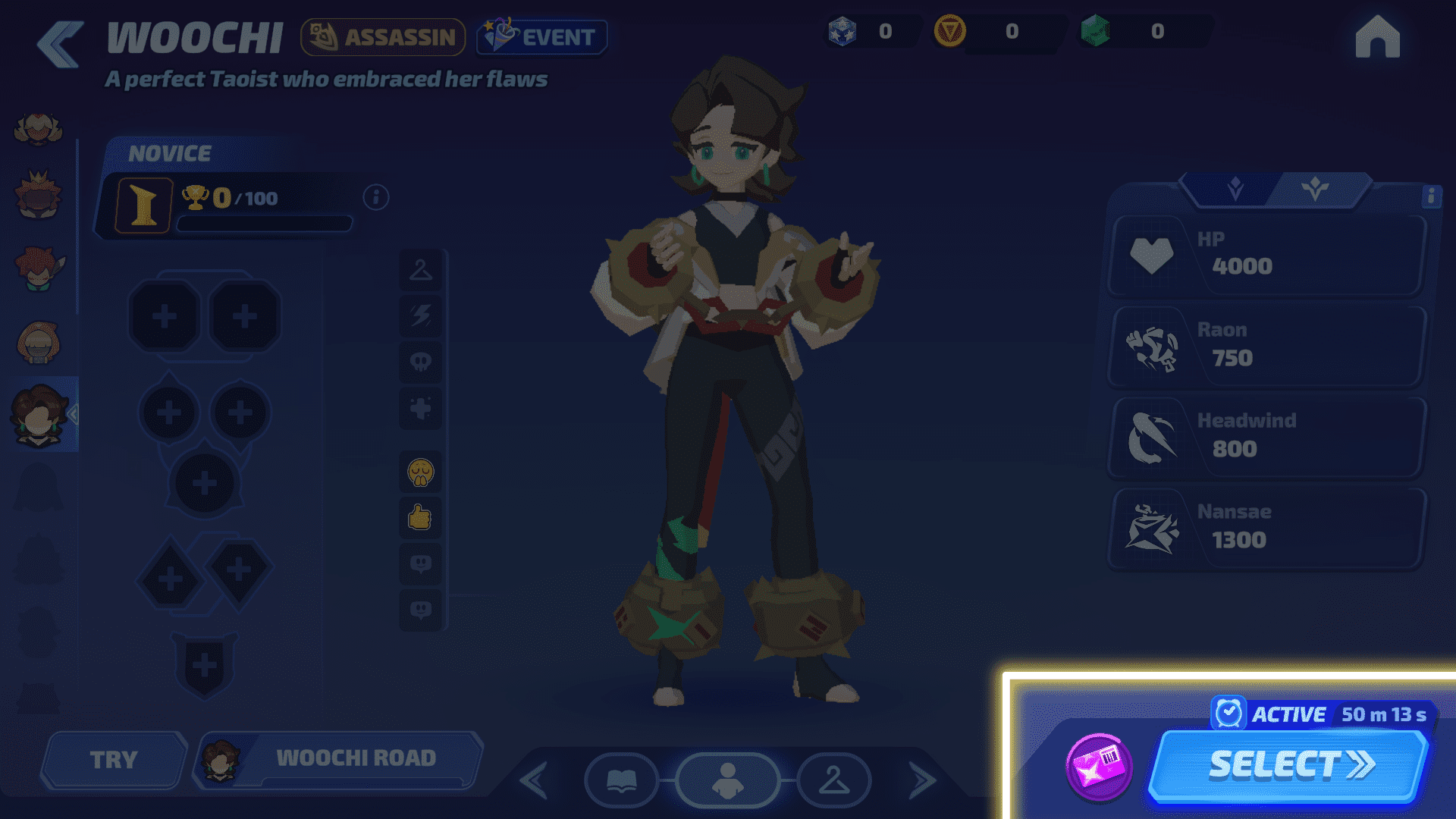
Task: Go back with the arrow button
Action: [60, 44]
